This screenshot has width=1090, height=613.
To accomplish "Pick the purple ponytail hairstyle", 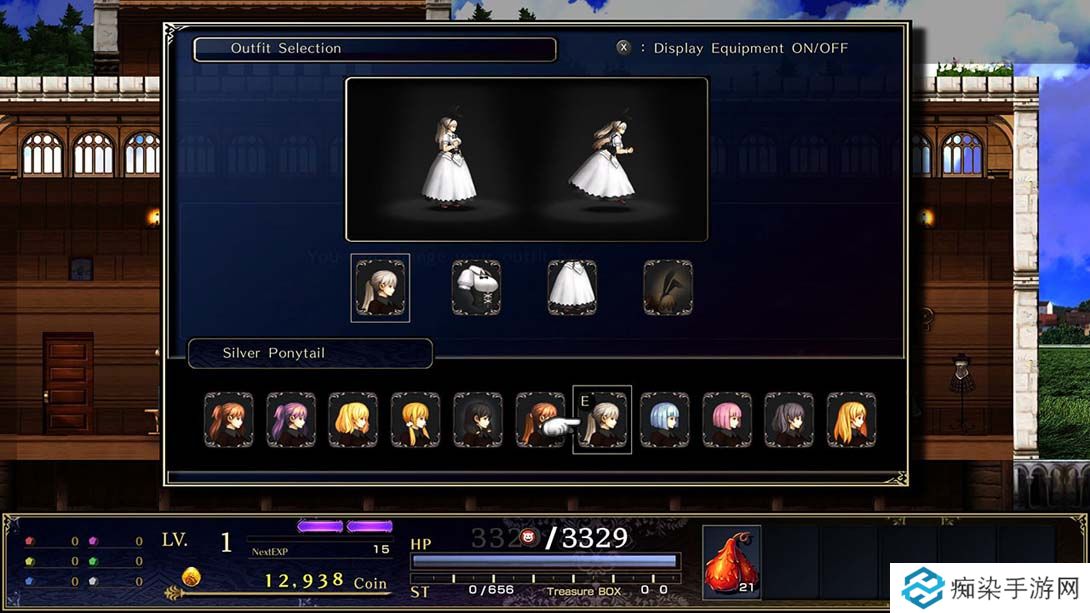I will click(291, 419).
